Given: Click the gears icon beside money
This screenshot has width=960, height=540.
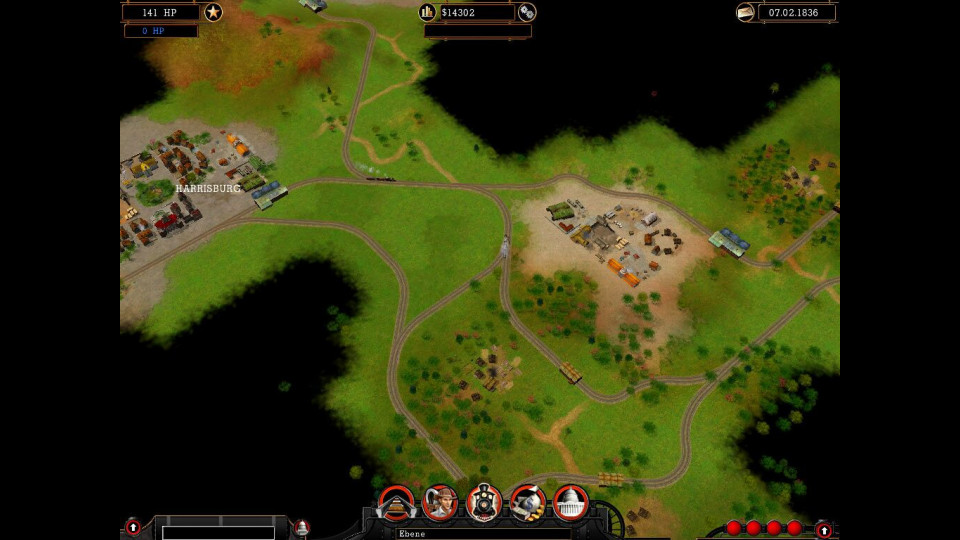Looking at the screenshot, I should pos(527,12).
